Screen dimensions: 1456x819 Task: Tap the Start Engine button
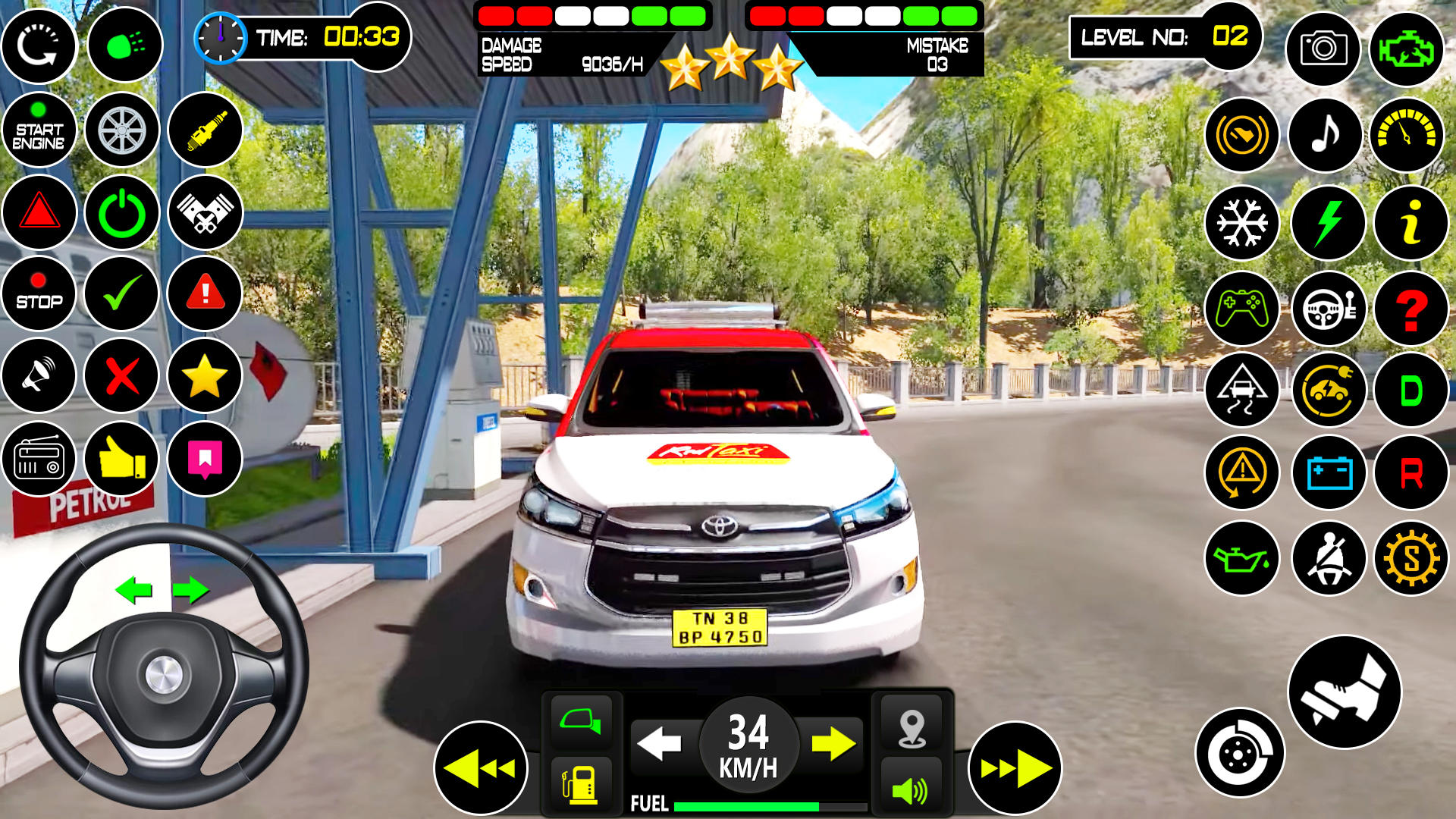(x=39, y=130)
